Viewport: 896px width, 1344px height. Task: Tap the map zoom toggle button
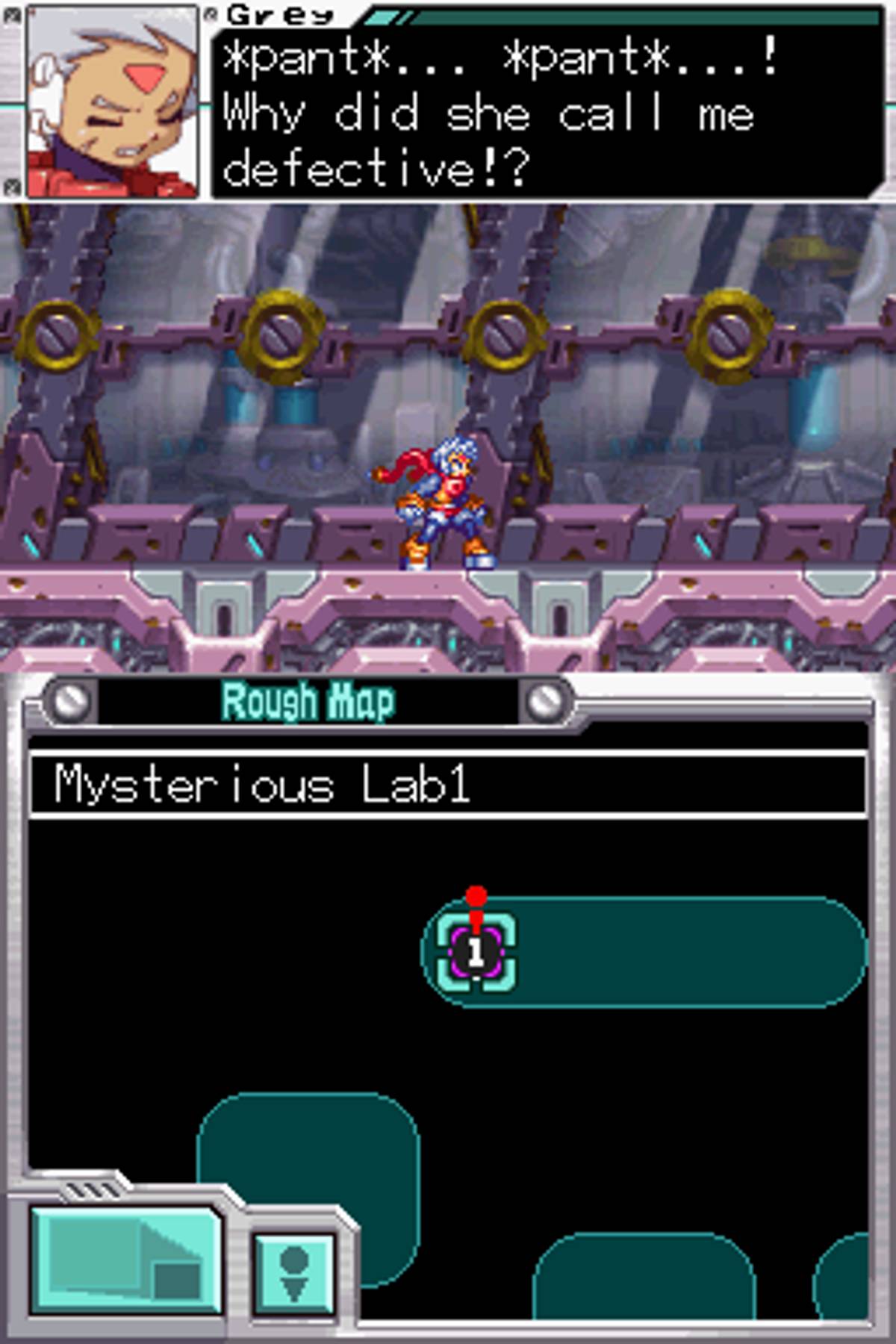pyautogui.click(x=125, y=1260)
